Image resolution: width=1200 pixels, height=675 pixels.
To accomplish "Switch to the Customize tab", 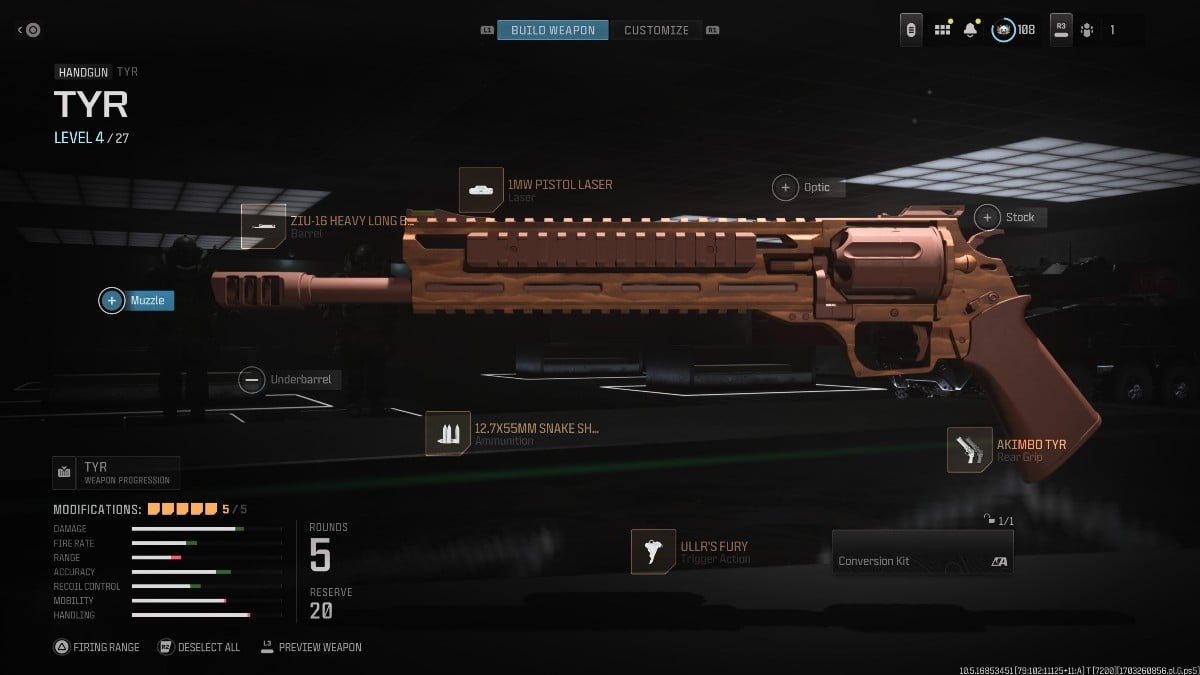I will [656, 30].
